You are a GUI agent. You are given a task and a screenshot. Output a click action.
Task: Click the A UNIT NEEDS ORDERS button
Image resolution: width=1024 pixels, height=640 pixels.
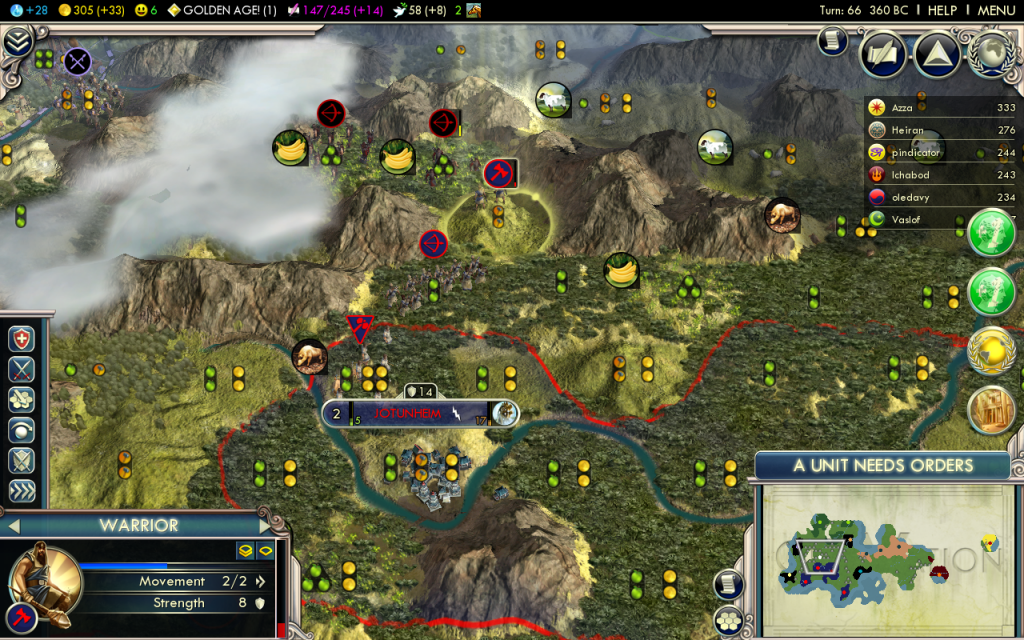click(882, 465)
